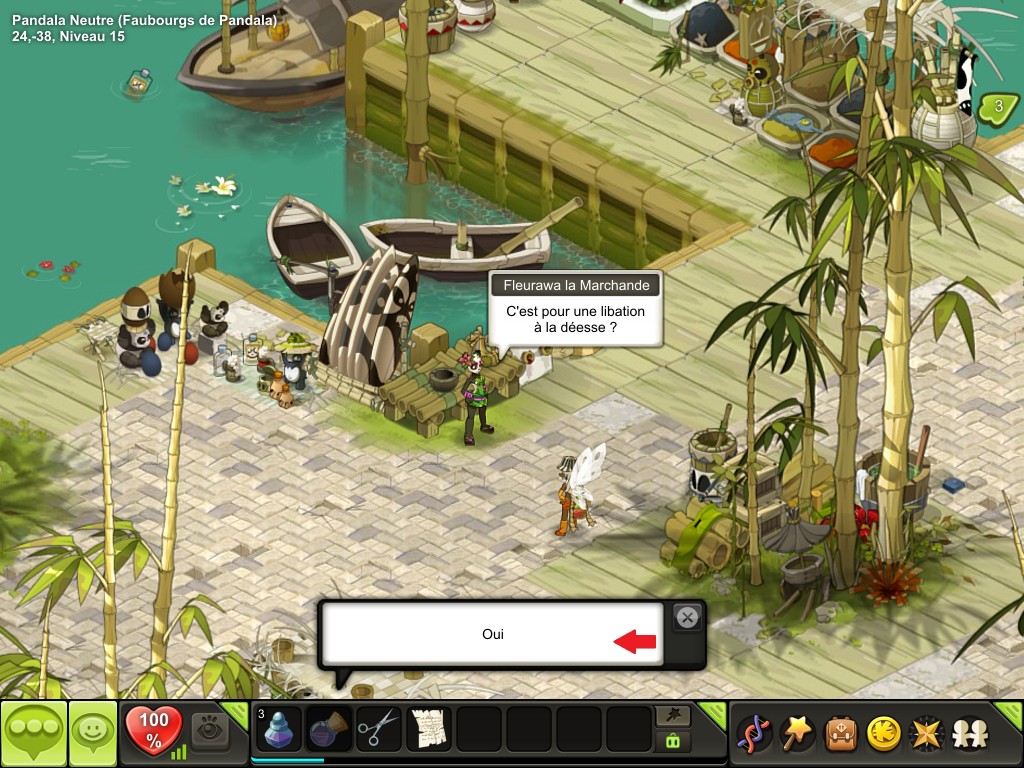Click the red heart health icon
1024x768 pixels.
coord(154,728)
